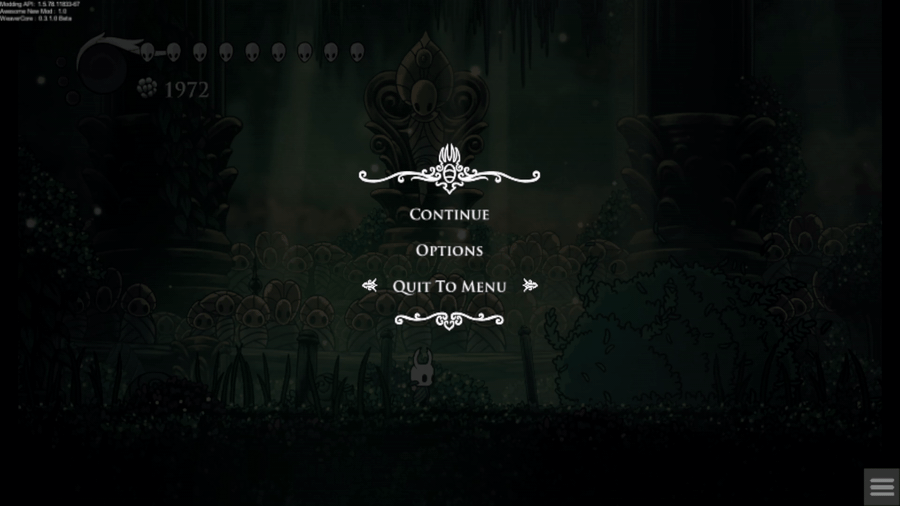
Task: Open the Options menu
Action: click(449, 250)
